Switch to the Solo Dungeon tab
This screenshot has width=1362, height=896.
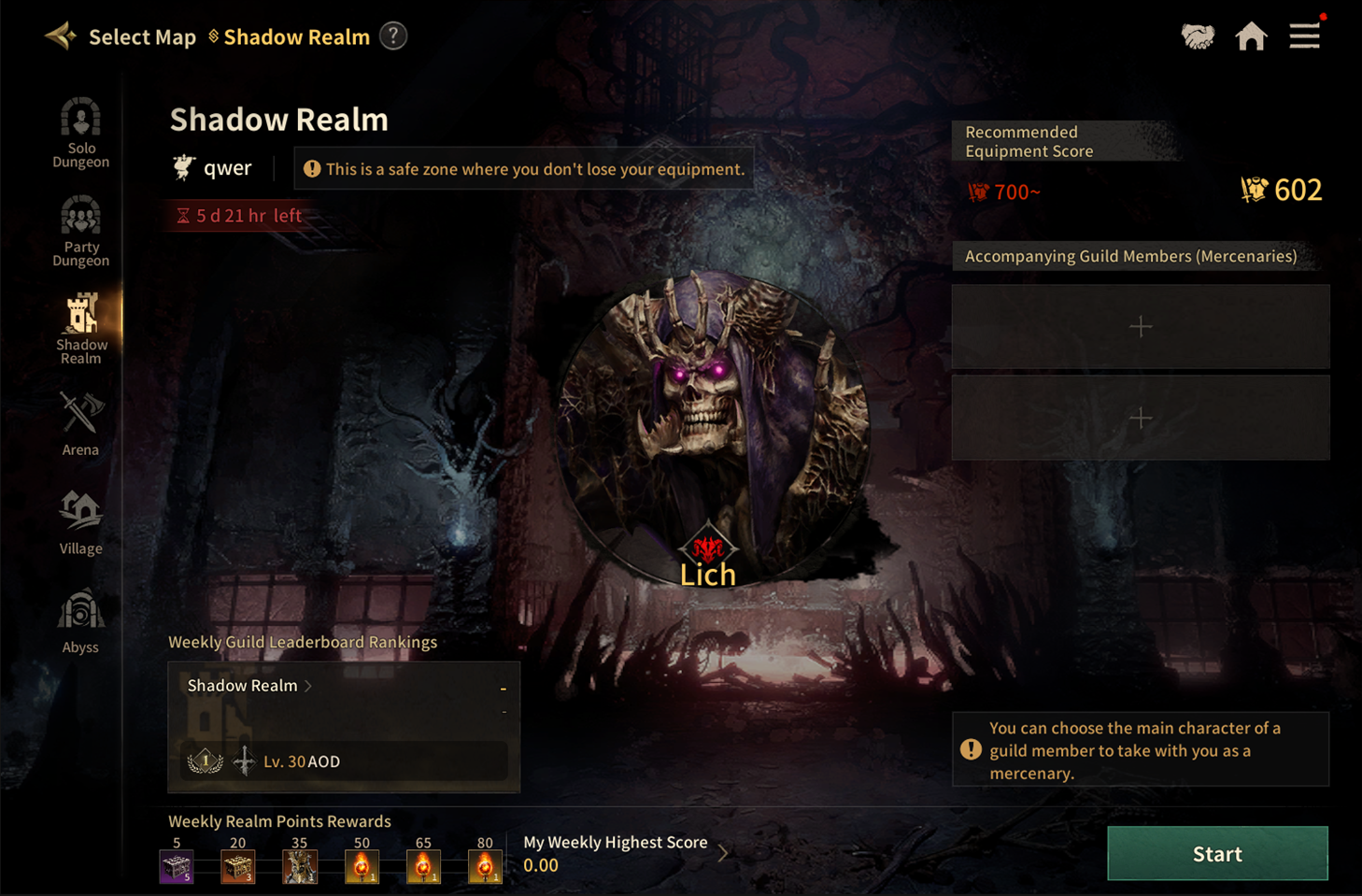80,133
